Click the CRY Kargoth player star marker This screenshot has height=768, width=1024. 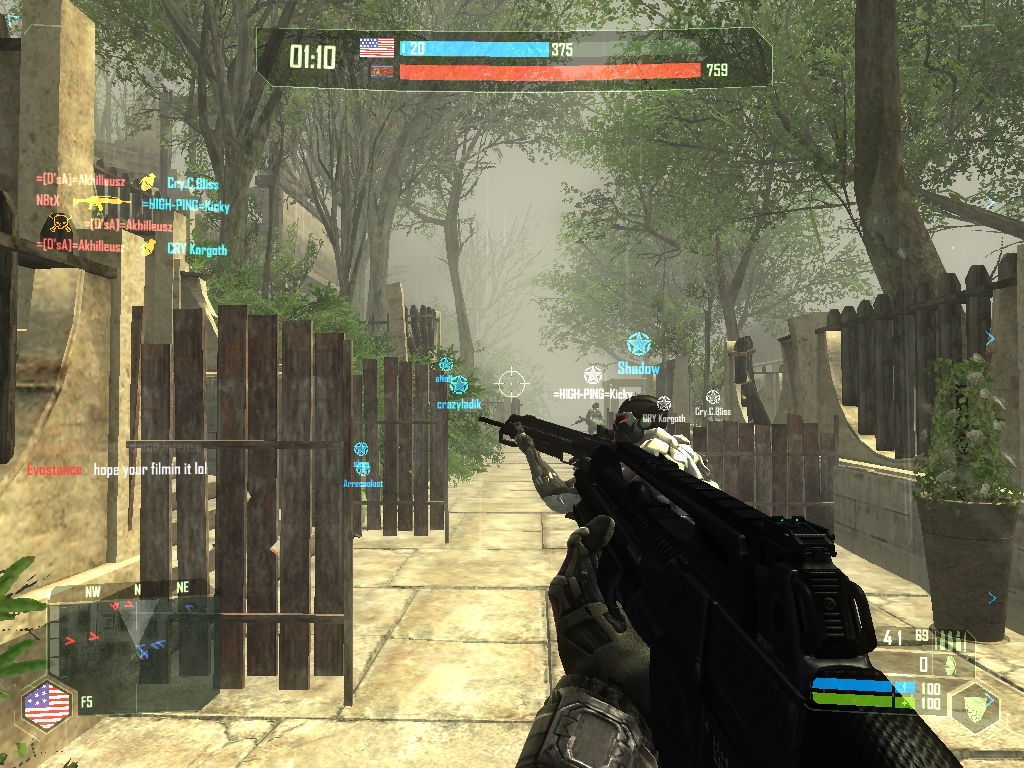tap(663, 403)
